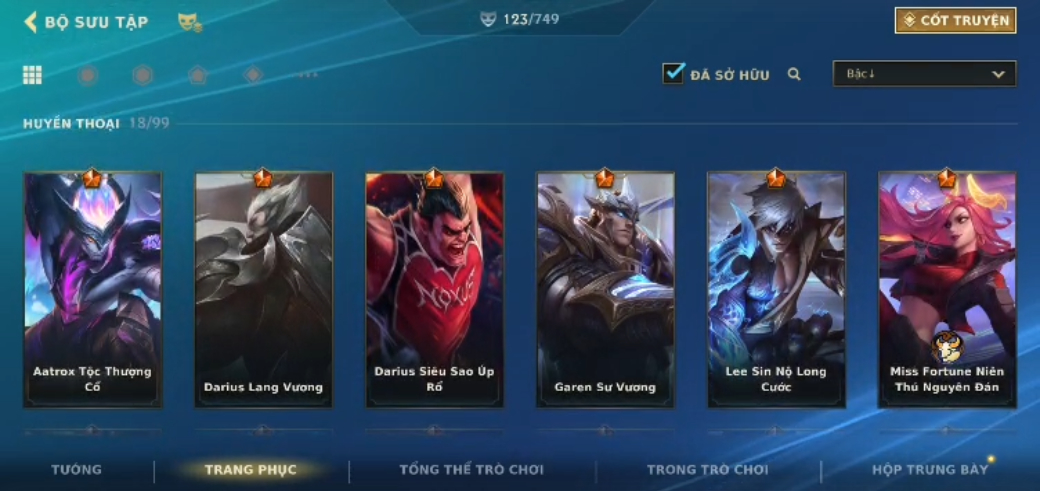Select the grid view filter icon
Viewport: 1040px width, 491px height.
point(32,75)
